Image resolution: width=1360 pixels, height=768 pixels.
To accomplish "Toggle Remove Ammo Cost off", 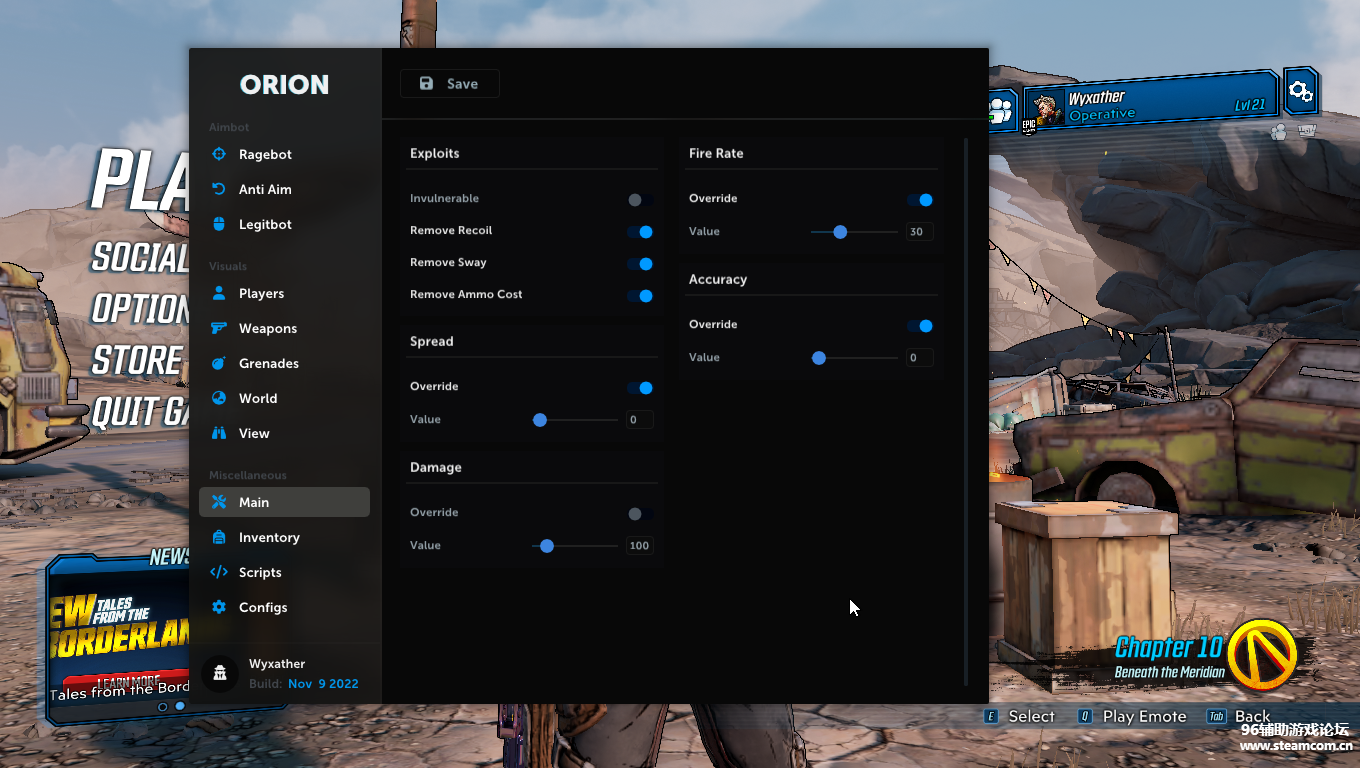I will pyautogui.click(x=640, y=296).
